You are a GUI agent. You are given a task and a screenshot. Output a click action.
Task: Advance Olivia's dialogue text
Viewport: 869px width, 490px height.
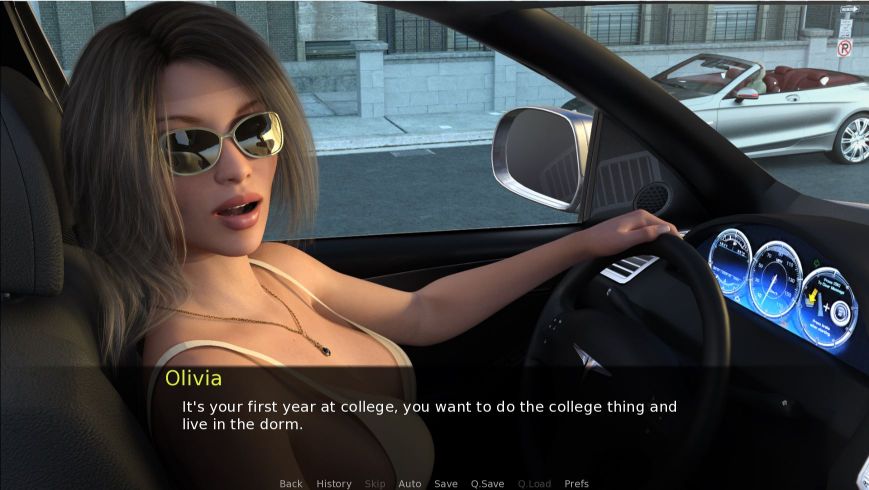tap(430, 415)
